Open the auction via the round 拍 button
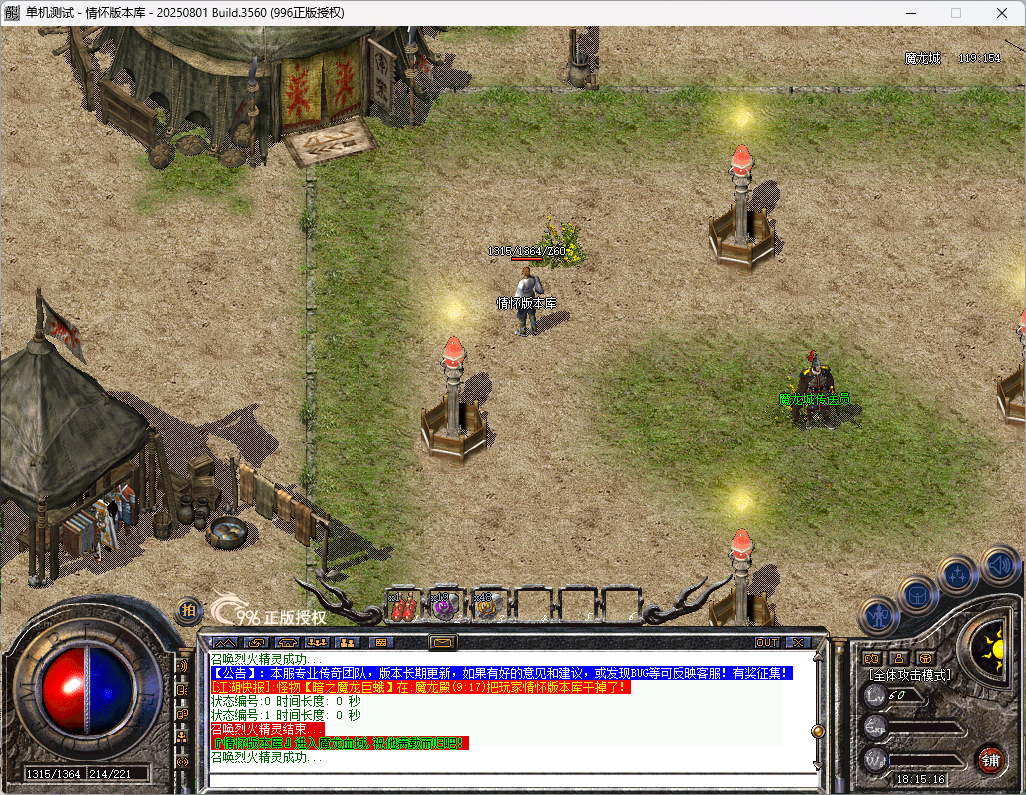Viewport: 1026px width, 795px height. pos(189,609)
